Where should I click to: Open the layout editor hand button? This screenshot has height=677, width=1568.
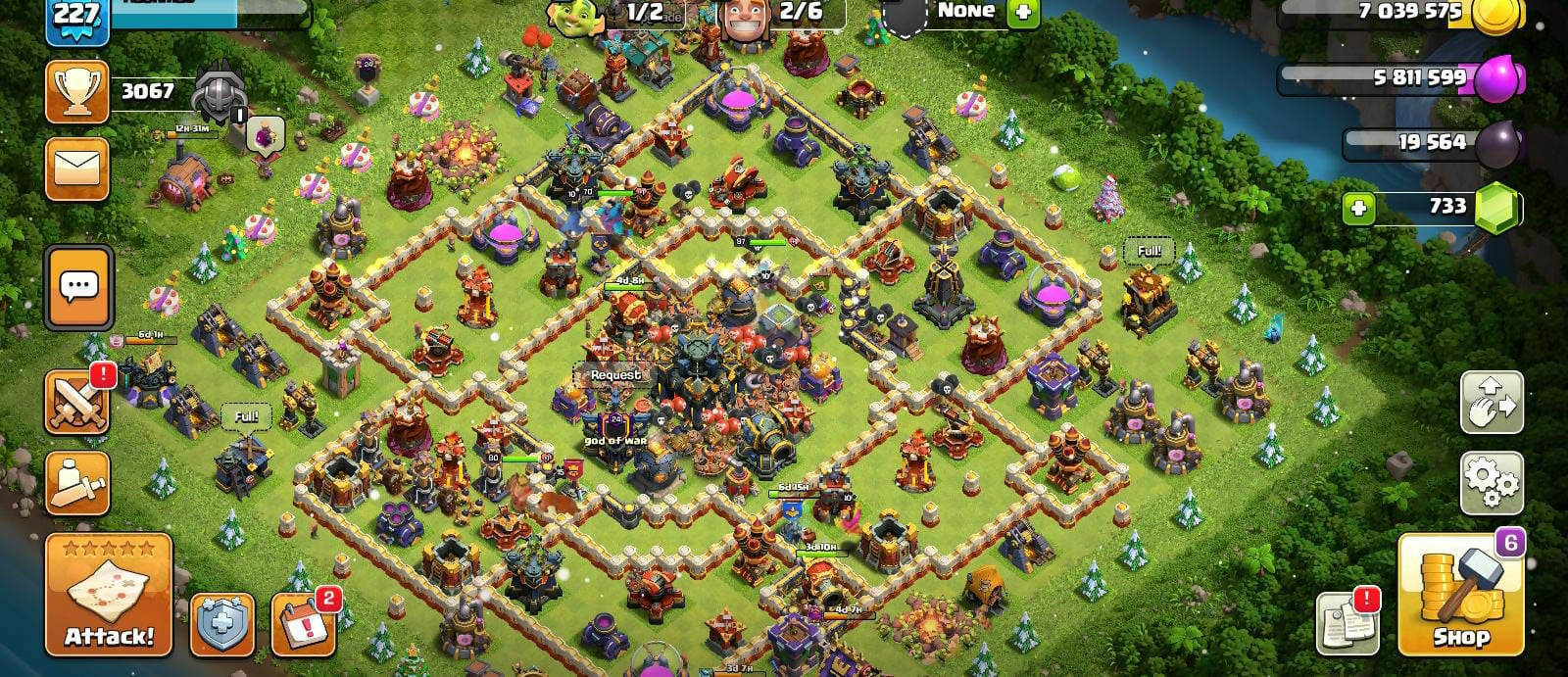pyautogui.click(x=1492, y=402)
